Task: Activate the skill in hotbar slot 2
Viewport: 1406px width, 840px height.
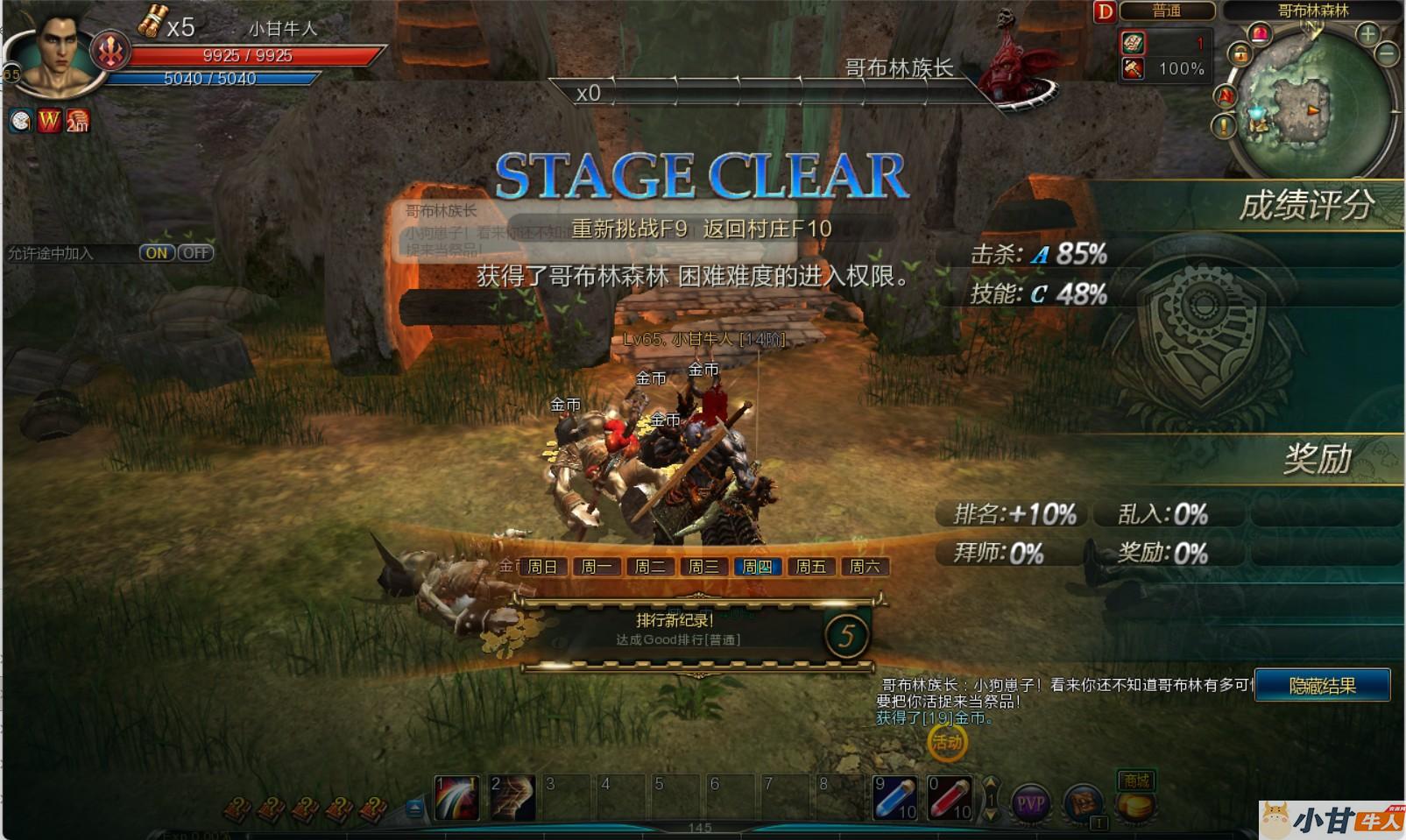Action: coord(512,798)
